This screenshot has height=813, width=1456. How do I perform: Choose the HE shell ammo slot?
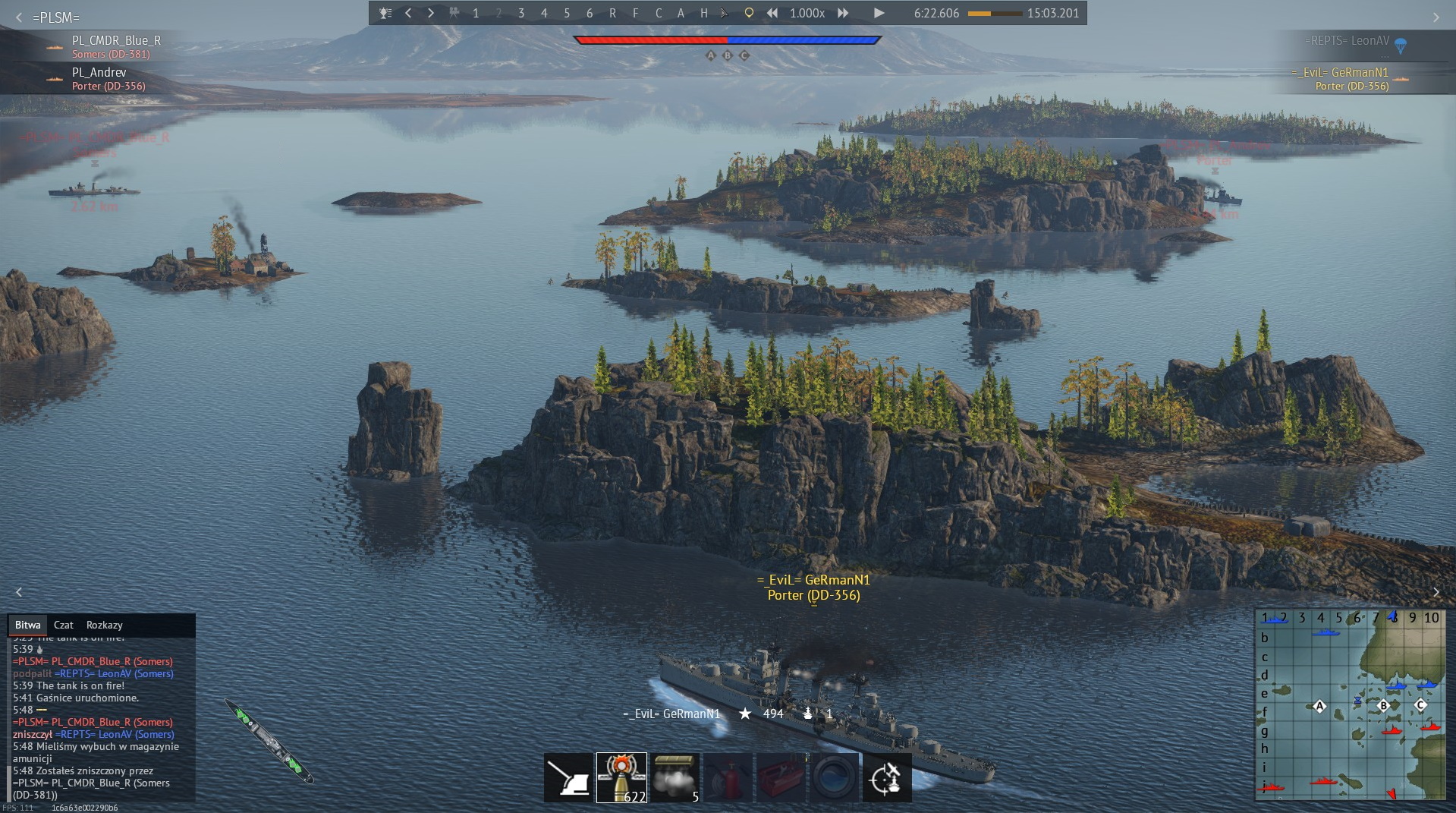click(621, 777)
